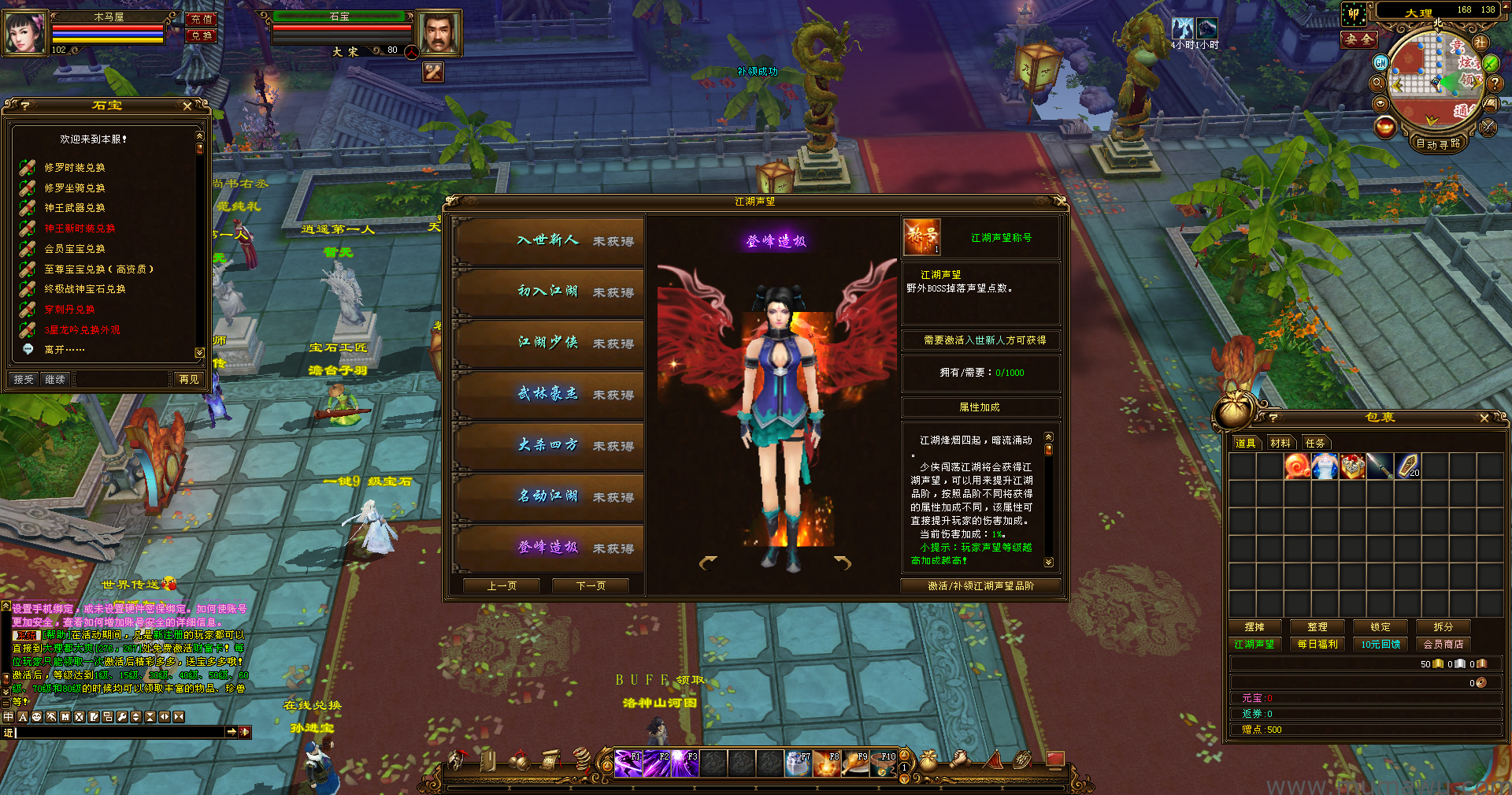Open the 江湖声望称号 title icon
Image resolution: width=1512 pixels, height=795 pixels.
pyautogui.click(x=921, y=237)
